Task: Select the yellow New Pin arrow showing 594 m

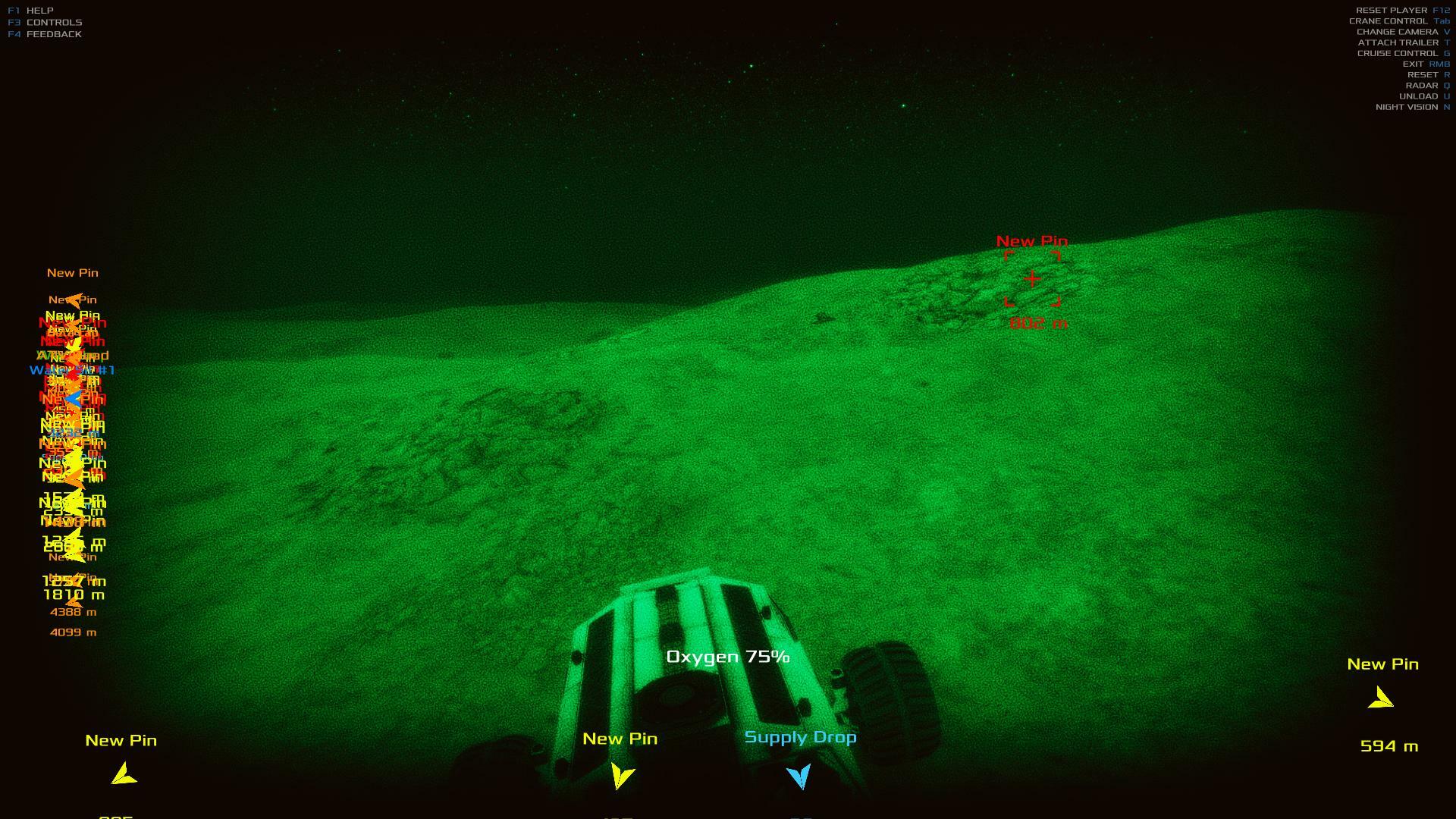Action: [x=1381, y=698]
